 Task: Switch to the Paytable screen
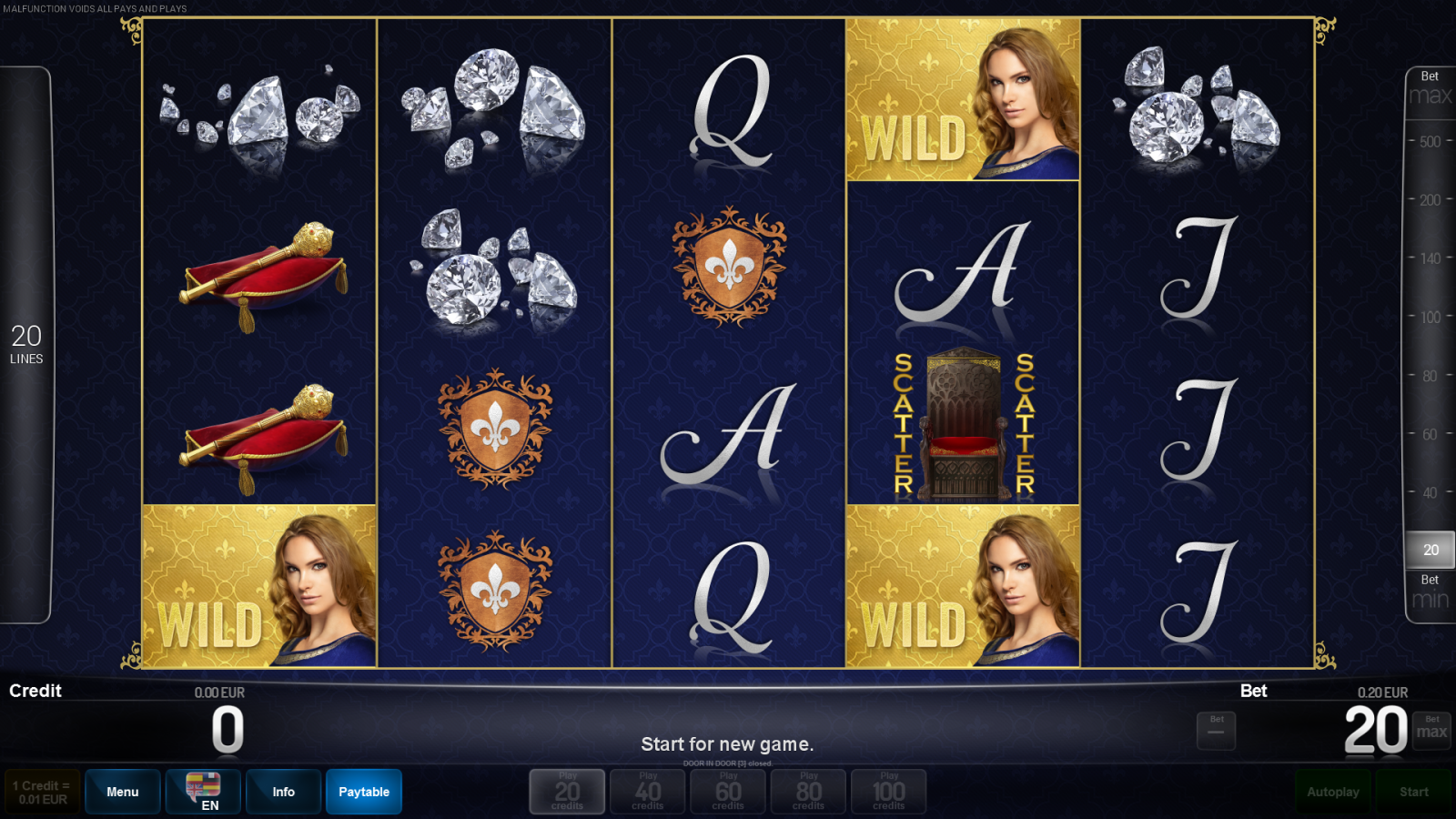point(363,791)
